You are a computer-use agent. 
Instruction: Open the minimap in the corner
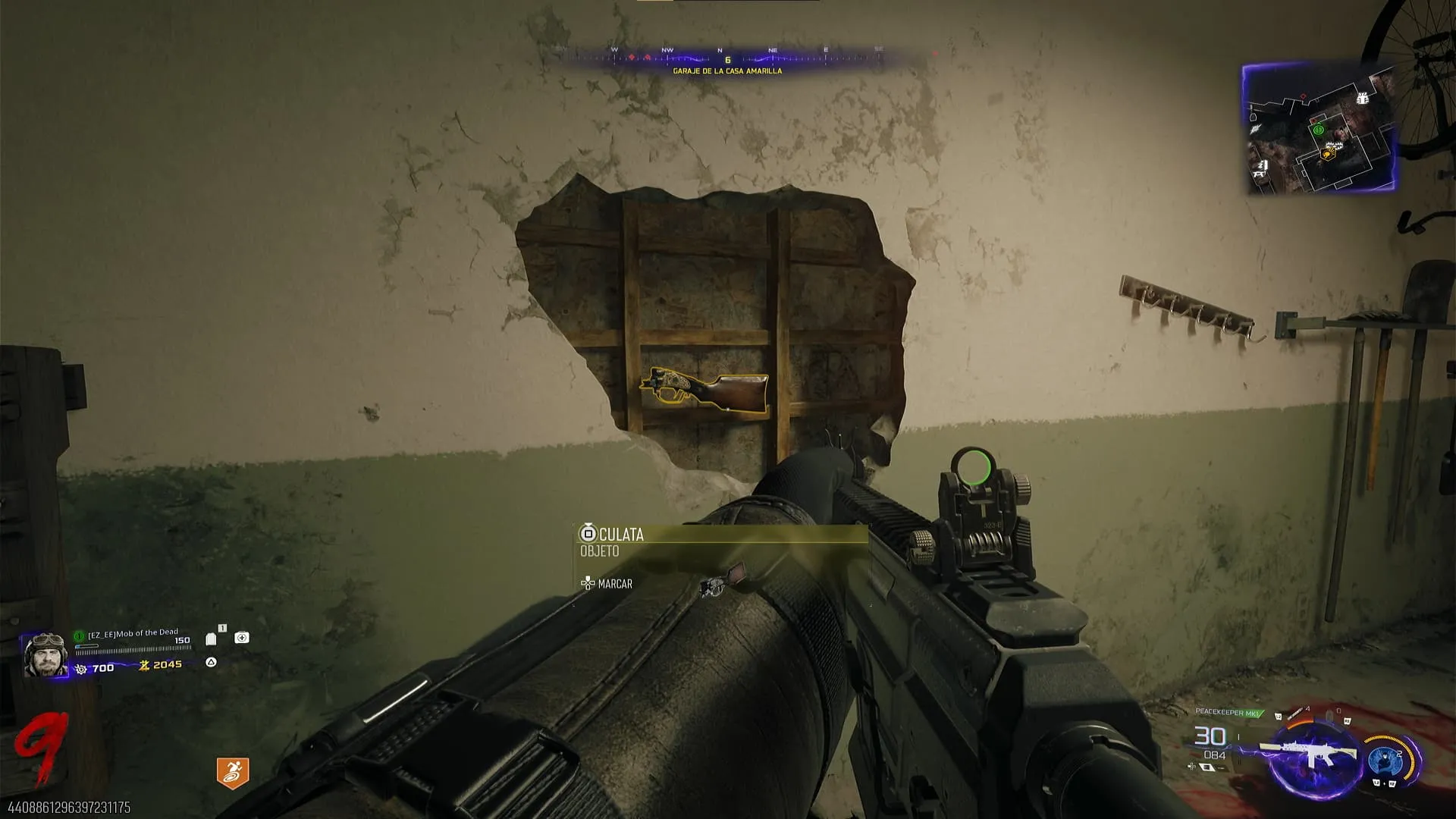click(1320, 127)
